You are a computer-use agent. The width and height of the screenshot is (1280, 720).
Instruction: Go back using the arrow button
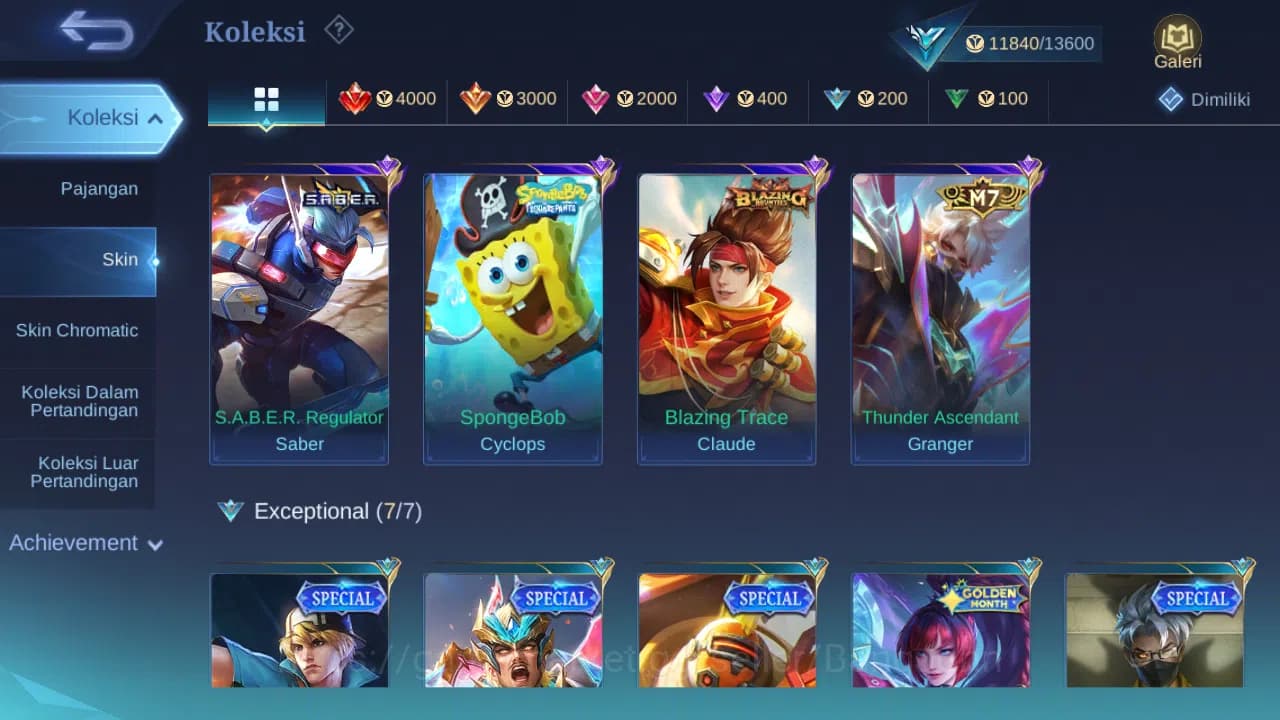[95, 31]
